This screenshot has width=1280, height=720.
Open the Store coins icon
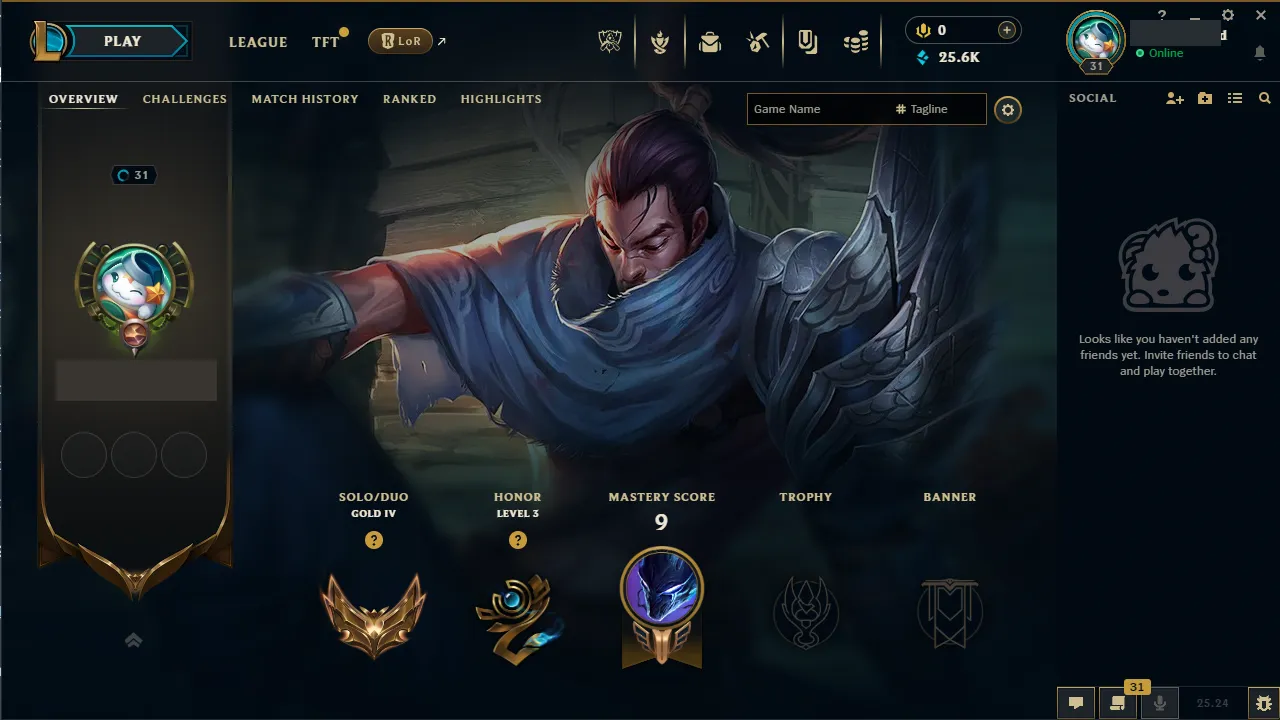click(x=856, y=41)
